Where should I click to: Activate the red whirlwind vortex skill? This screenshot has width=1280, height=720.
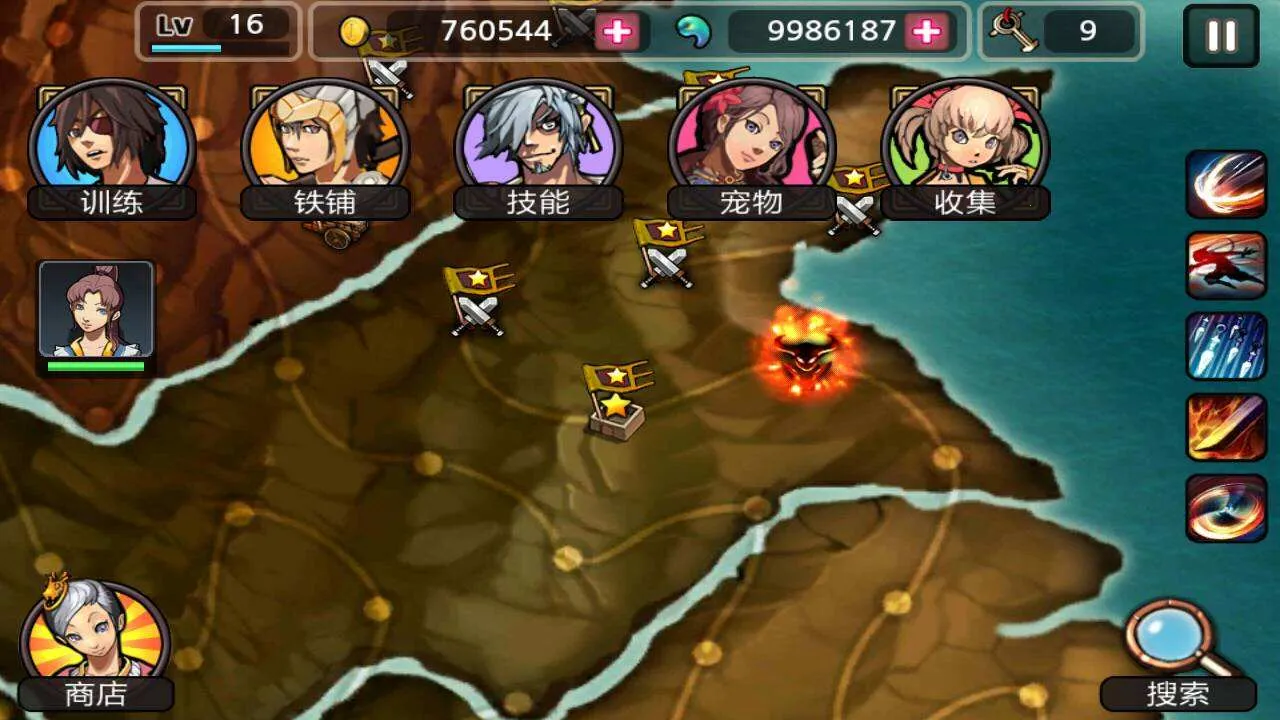point(1226,508)
